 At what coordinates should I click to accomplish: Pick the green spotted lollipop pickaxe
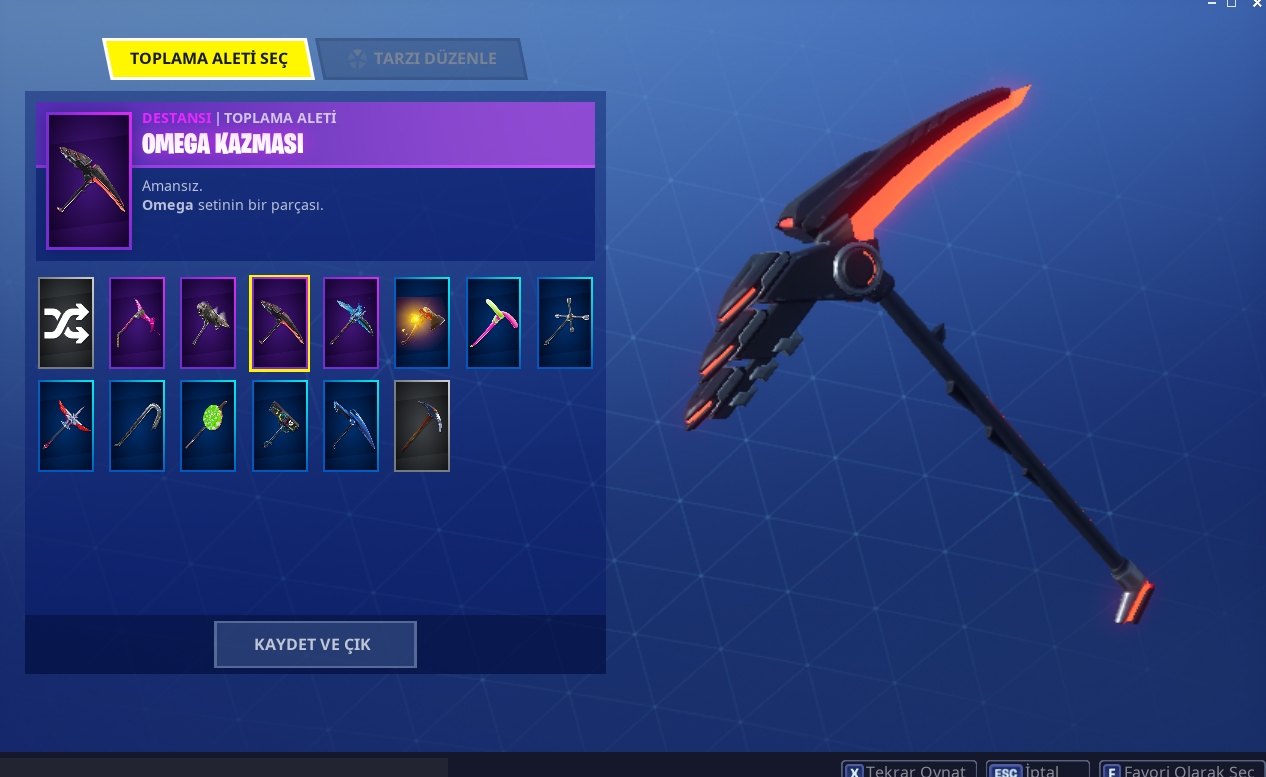[x=208, y=426]
